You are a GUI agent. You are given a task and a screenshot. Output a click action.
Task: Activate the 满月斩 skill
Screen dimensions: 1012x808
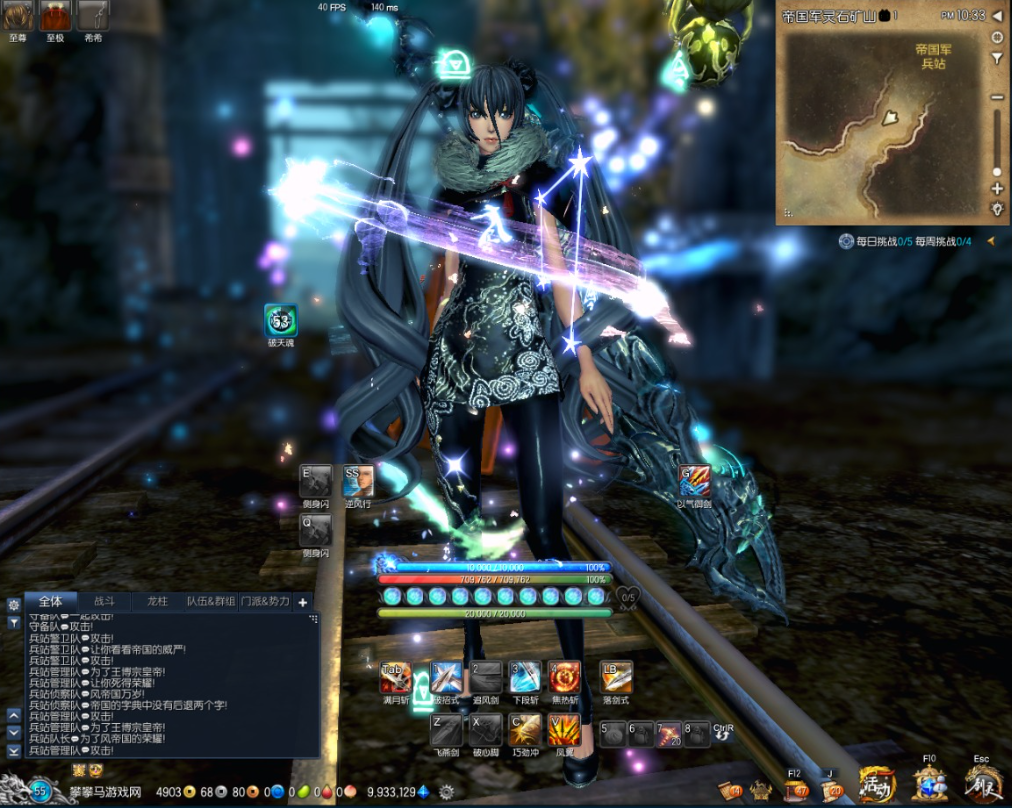click(395, 677)
